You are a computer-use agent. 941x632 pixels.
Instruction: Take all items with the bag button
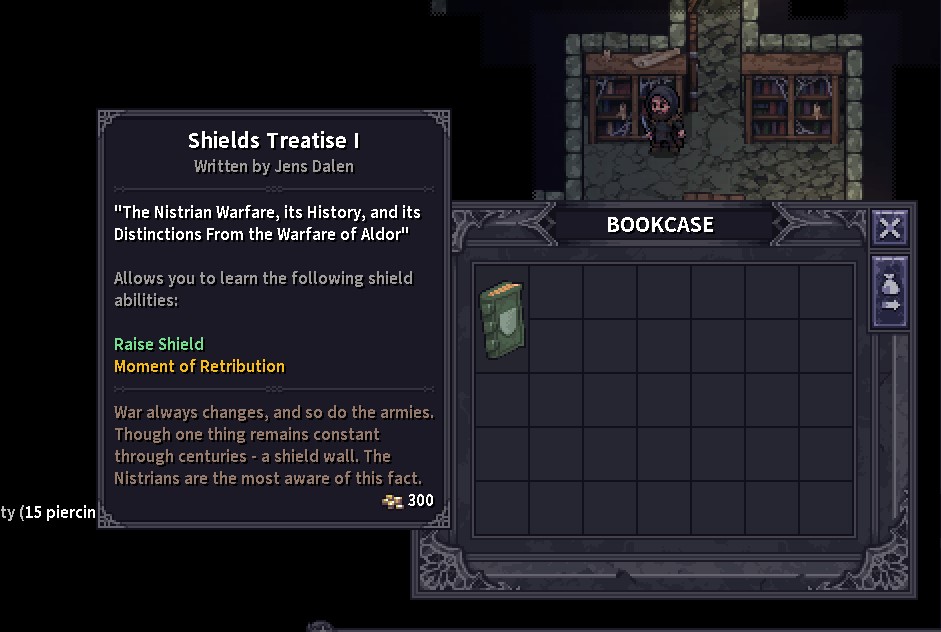(x=890, y=292)
